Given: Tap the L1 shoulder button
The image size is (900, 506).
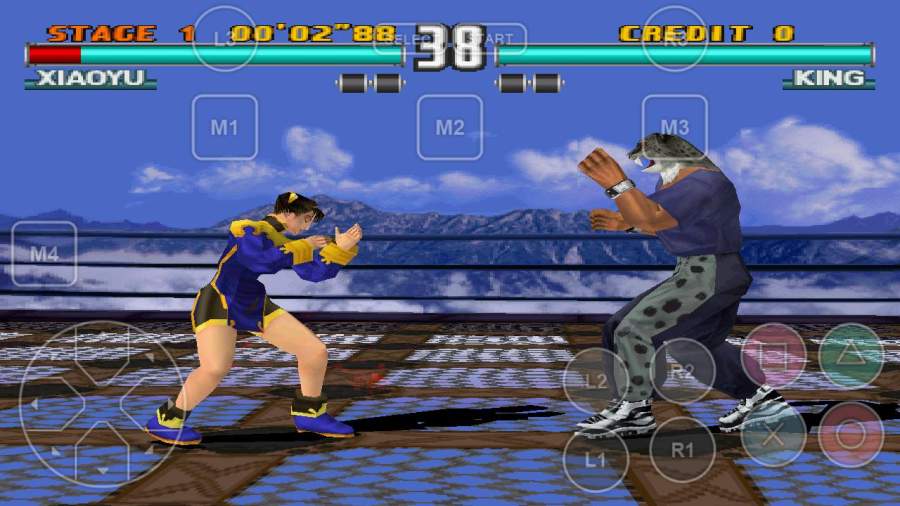Looking at the screenshot, I should 596,461.
